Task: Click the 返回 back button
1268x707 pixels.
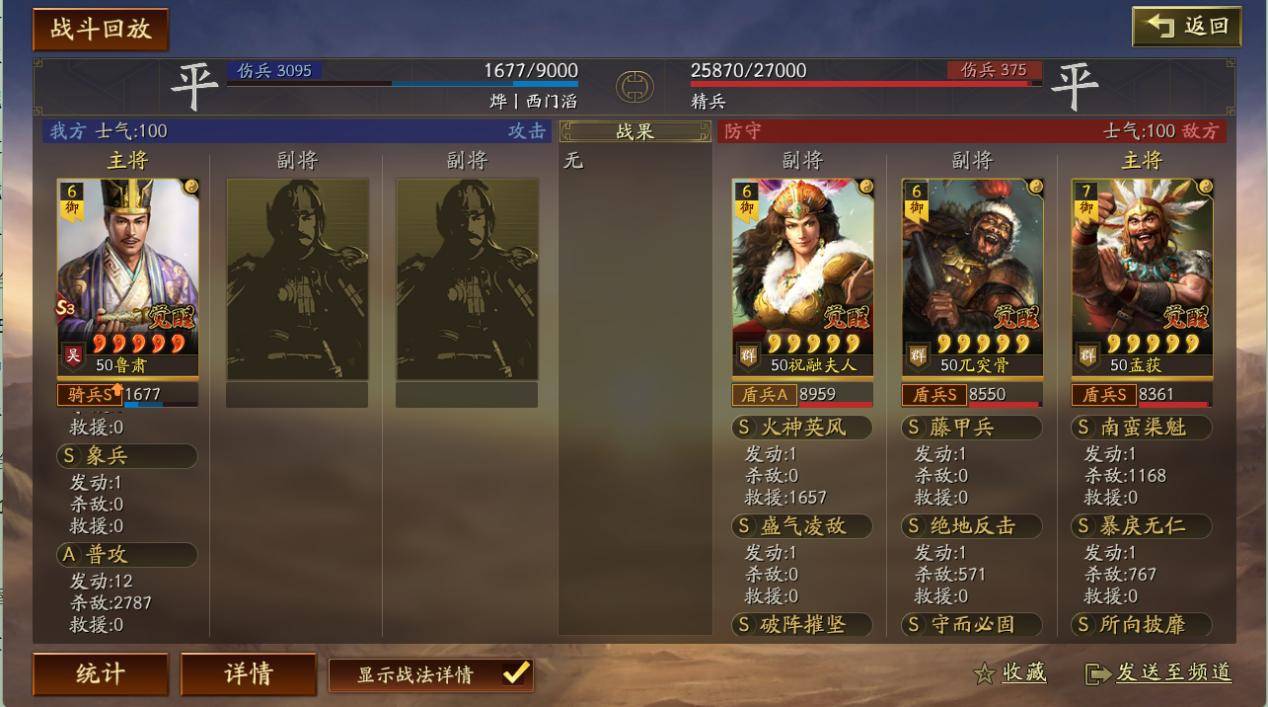Action: 1186,27
